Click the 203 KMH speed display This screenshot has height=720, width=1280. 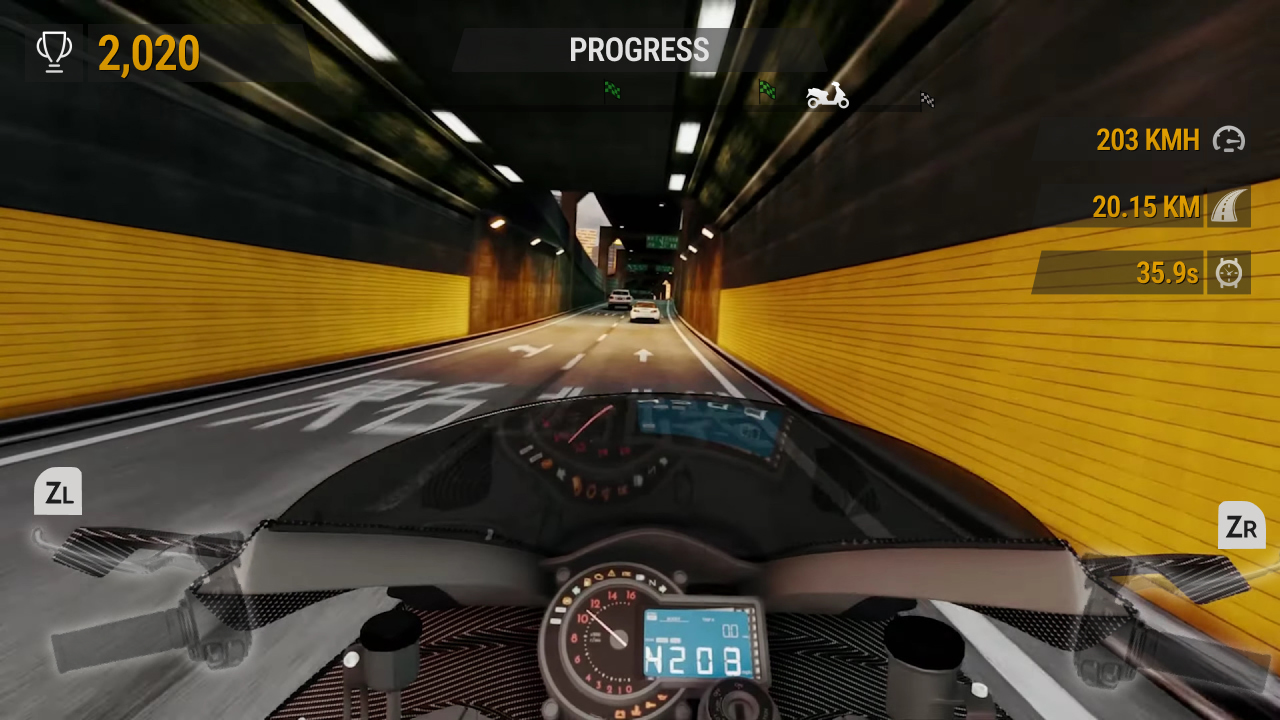tap(1147, 141)
